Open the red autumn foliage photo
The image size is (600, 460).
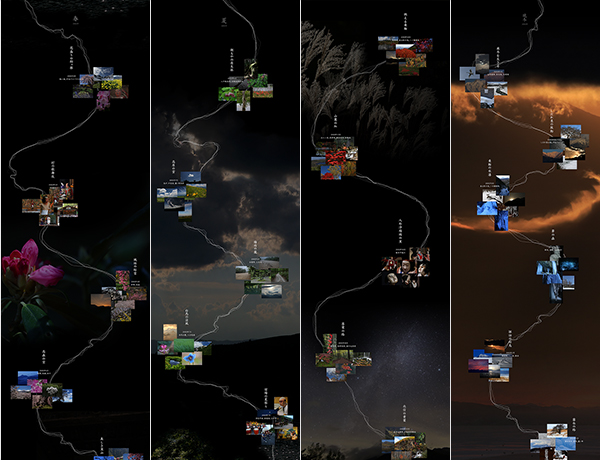407,52
